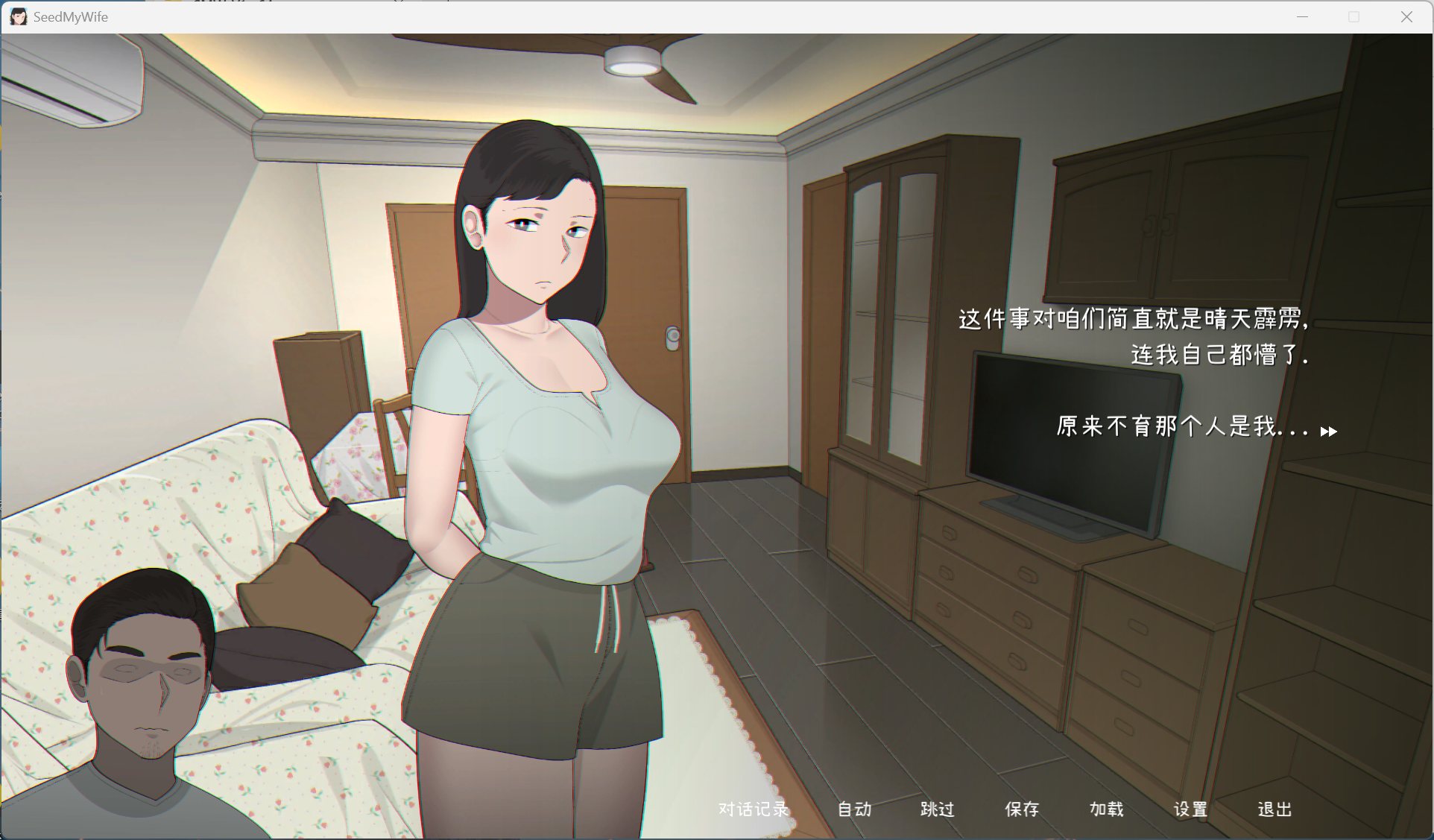This screenshot has height=840, width=1434.
Task: Select 退出 to quit the game
Action: [x=1276, y=810]
